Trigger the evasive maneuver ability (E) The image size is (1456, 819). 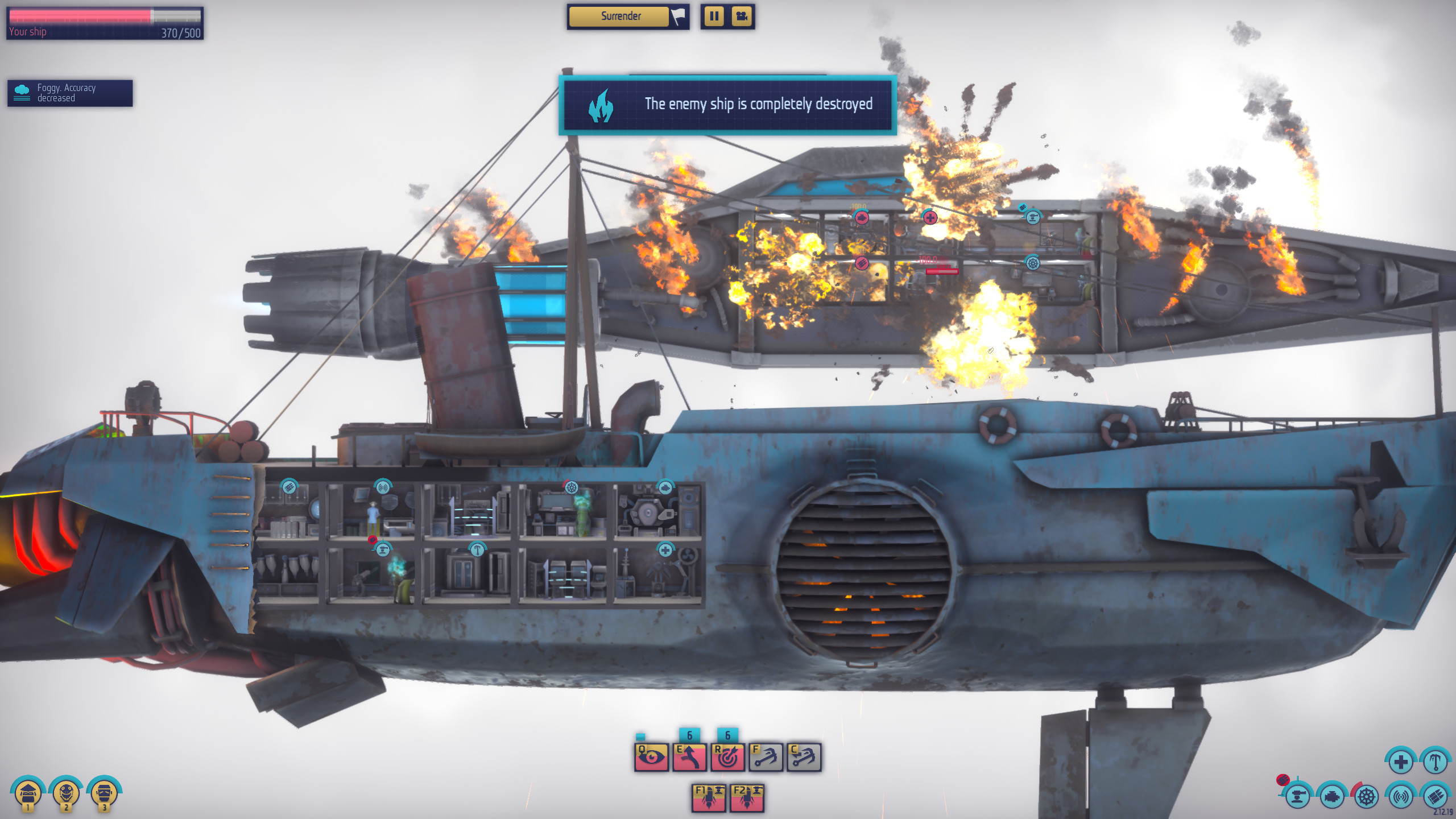[689, 757]
